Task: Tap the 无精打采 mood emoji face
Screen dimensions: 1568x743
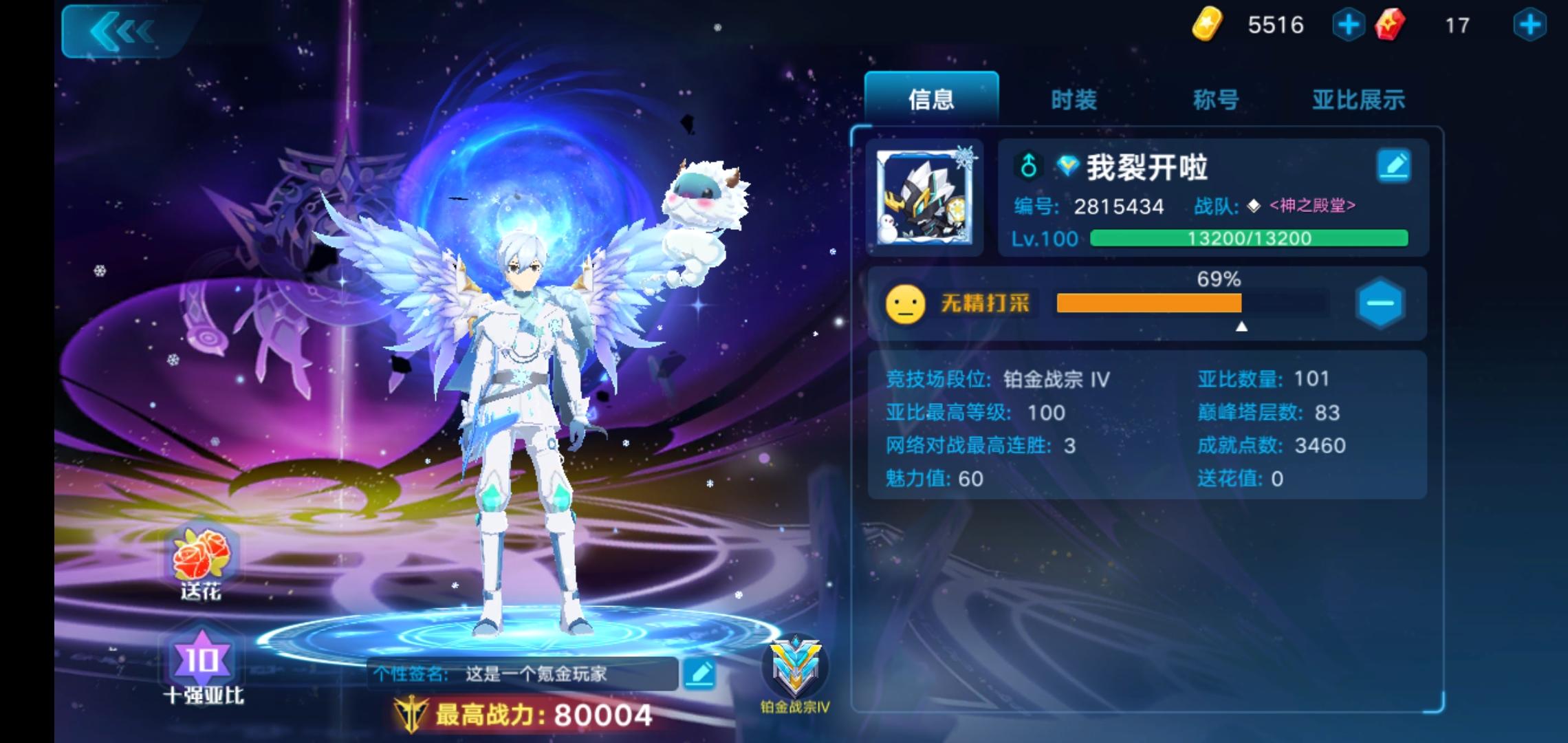Action: coord(904,304)
